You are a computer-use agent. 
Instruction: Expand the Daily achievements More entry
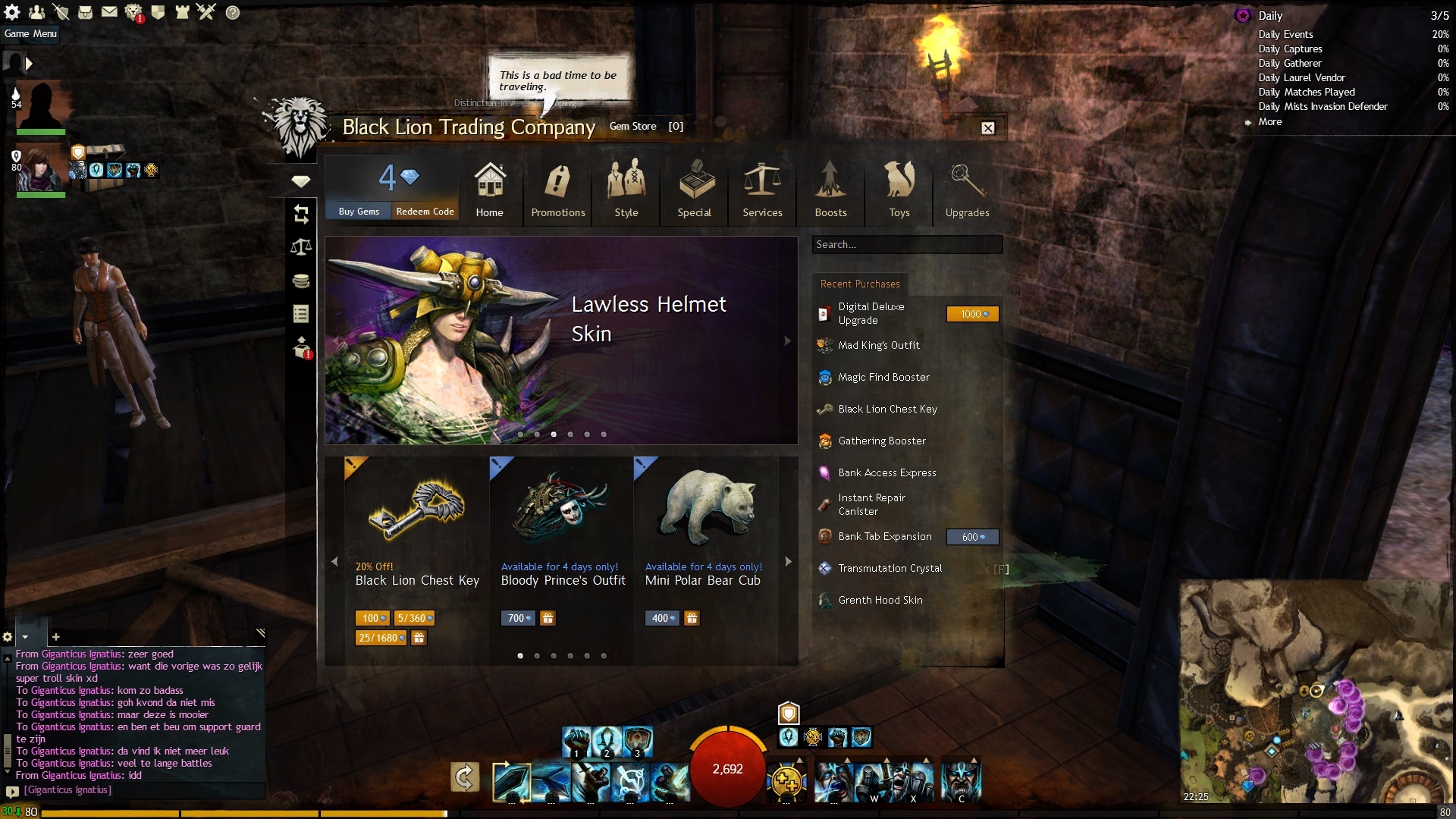pyautogui.click(x=1270, y=122)
